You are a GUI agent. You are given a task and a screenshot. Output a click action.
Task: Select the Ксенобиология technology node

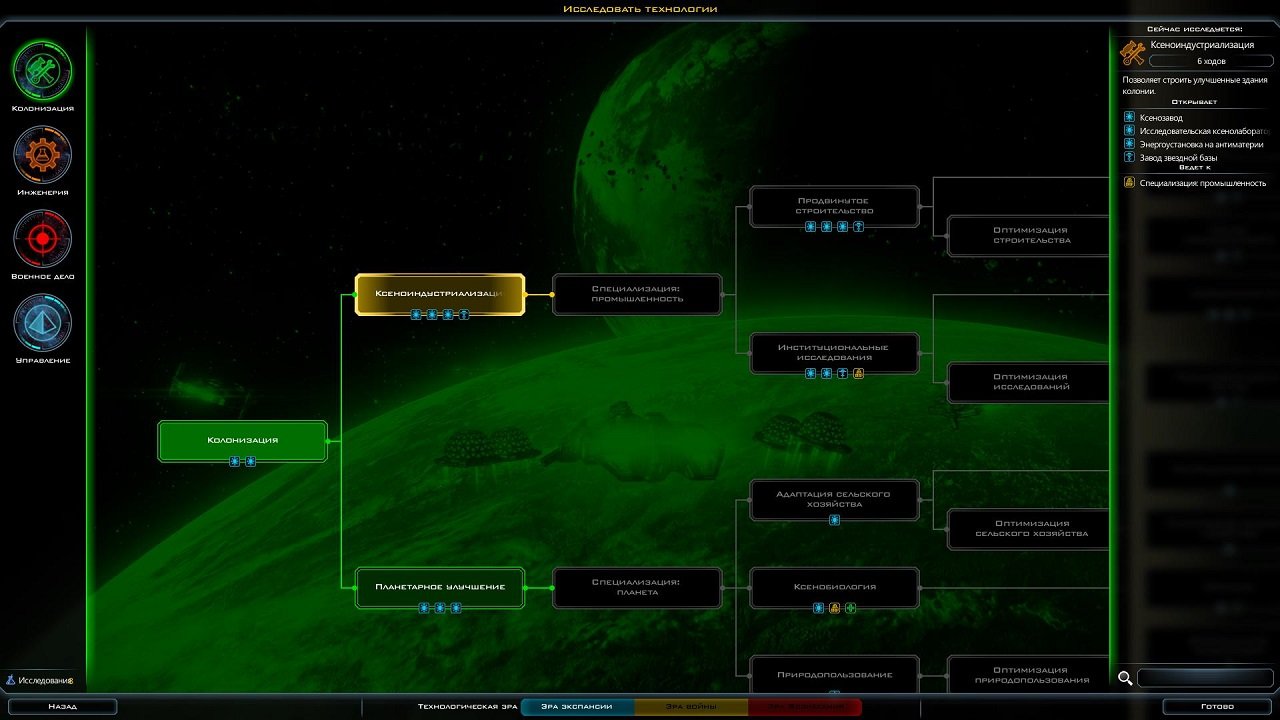click(x=834, y=588)
